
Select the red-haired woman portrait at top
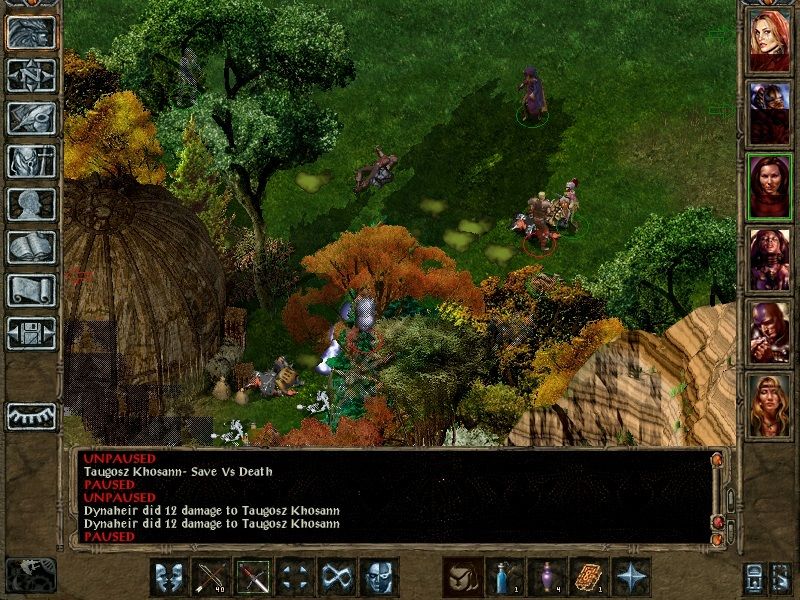769,40
